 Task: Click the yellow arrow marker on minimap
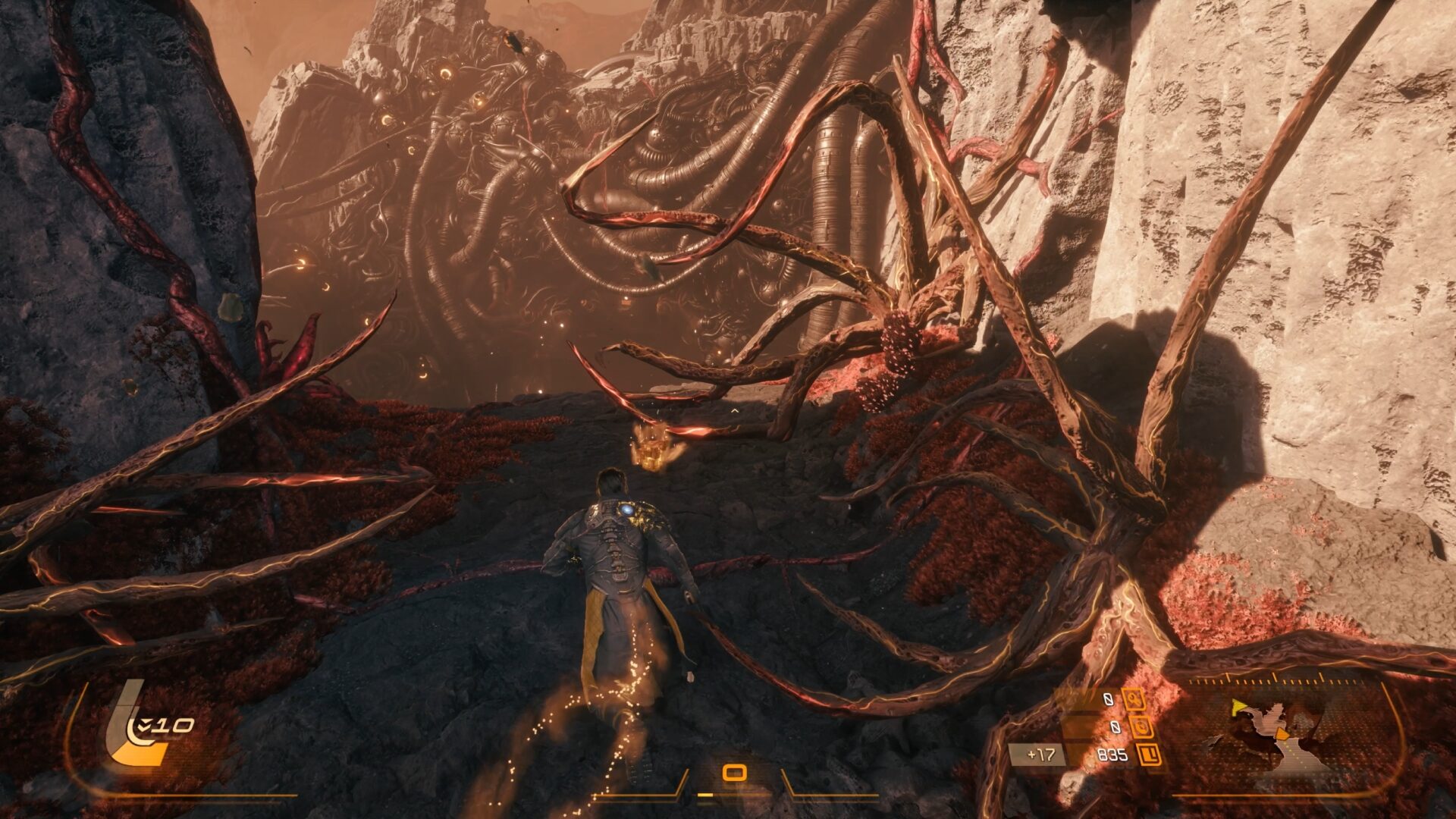1238,708
